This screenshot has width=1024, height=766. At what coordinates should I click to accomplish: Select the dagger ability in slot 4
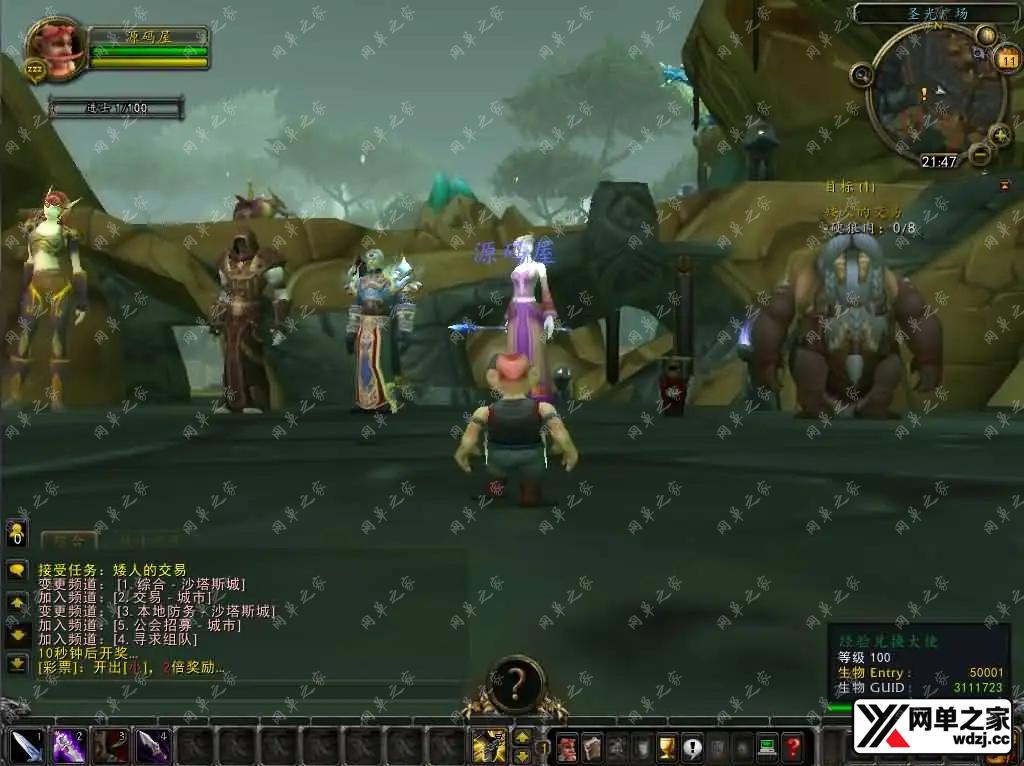coord(152,746)
